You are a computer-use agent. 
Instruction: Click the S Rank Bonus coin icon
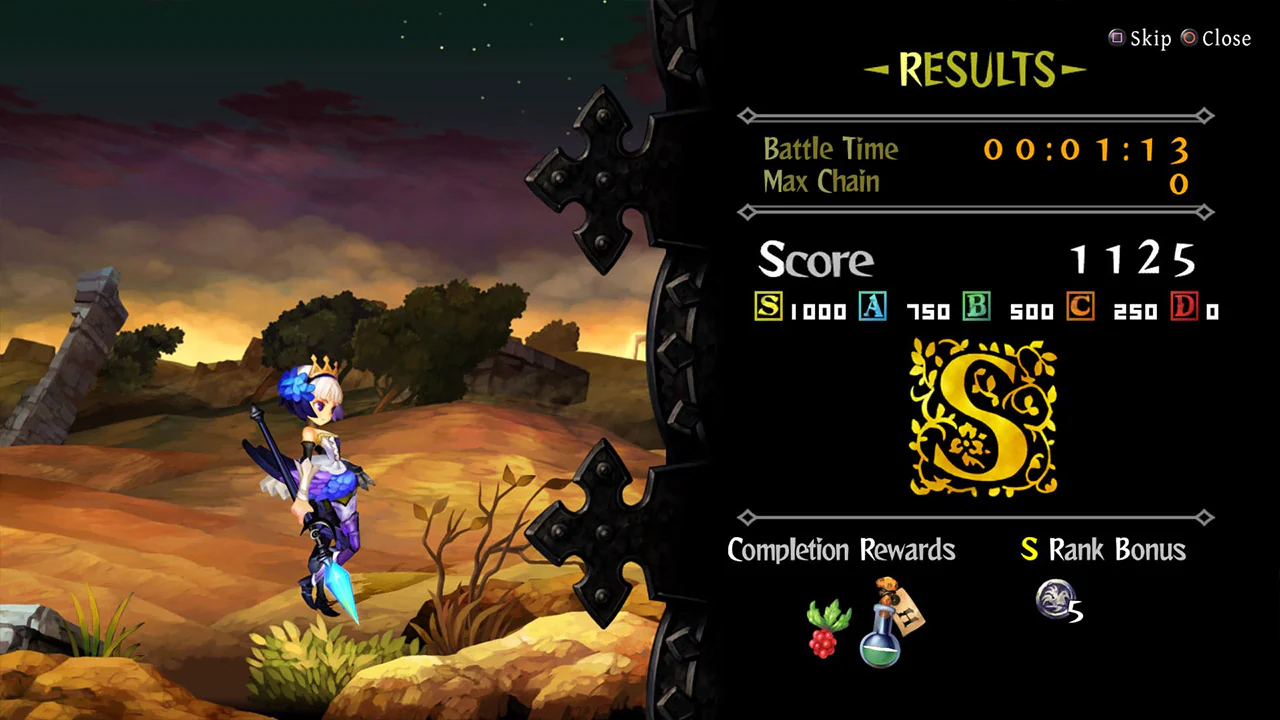point(1057,600)
